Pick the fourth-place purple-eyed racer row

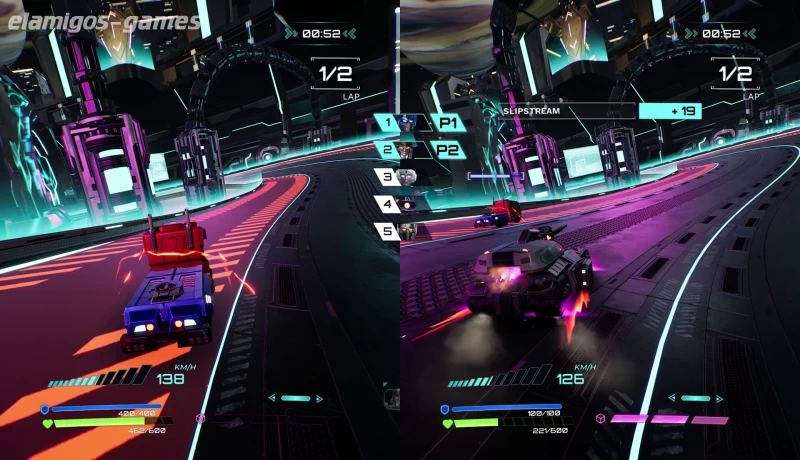[399, 204]
